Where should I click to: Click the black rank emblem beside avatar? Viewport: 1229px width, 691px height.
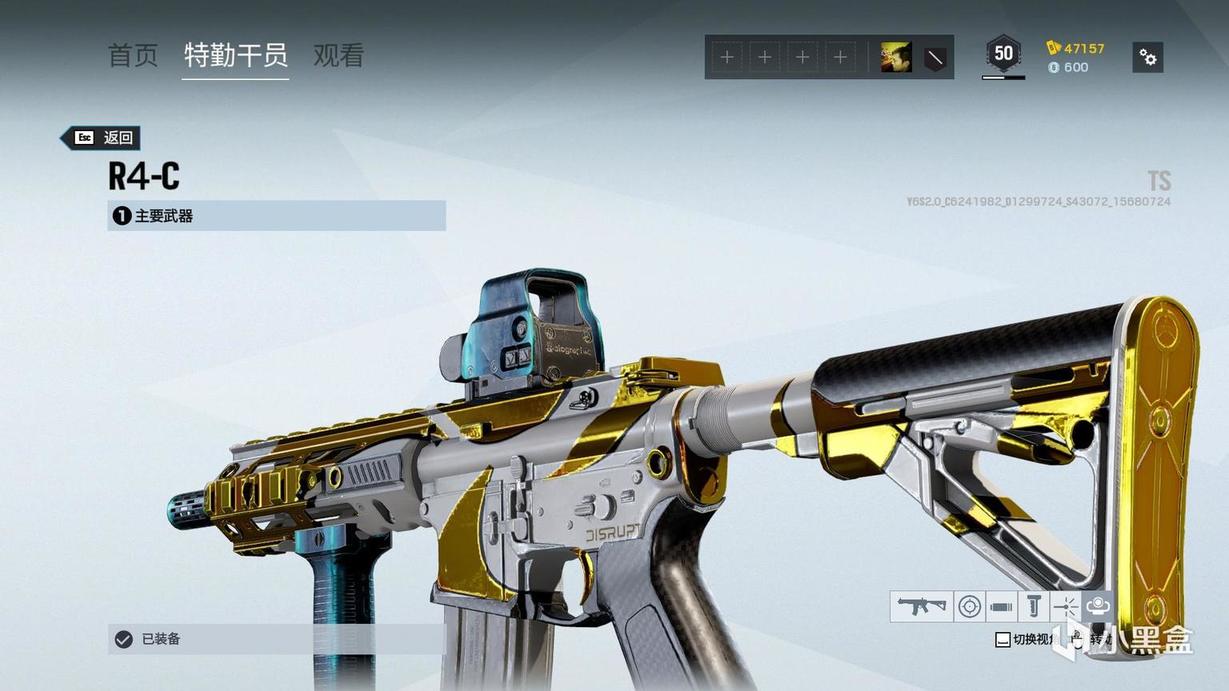[x=934, y=58]
